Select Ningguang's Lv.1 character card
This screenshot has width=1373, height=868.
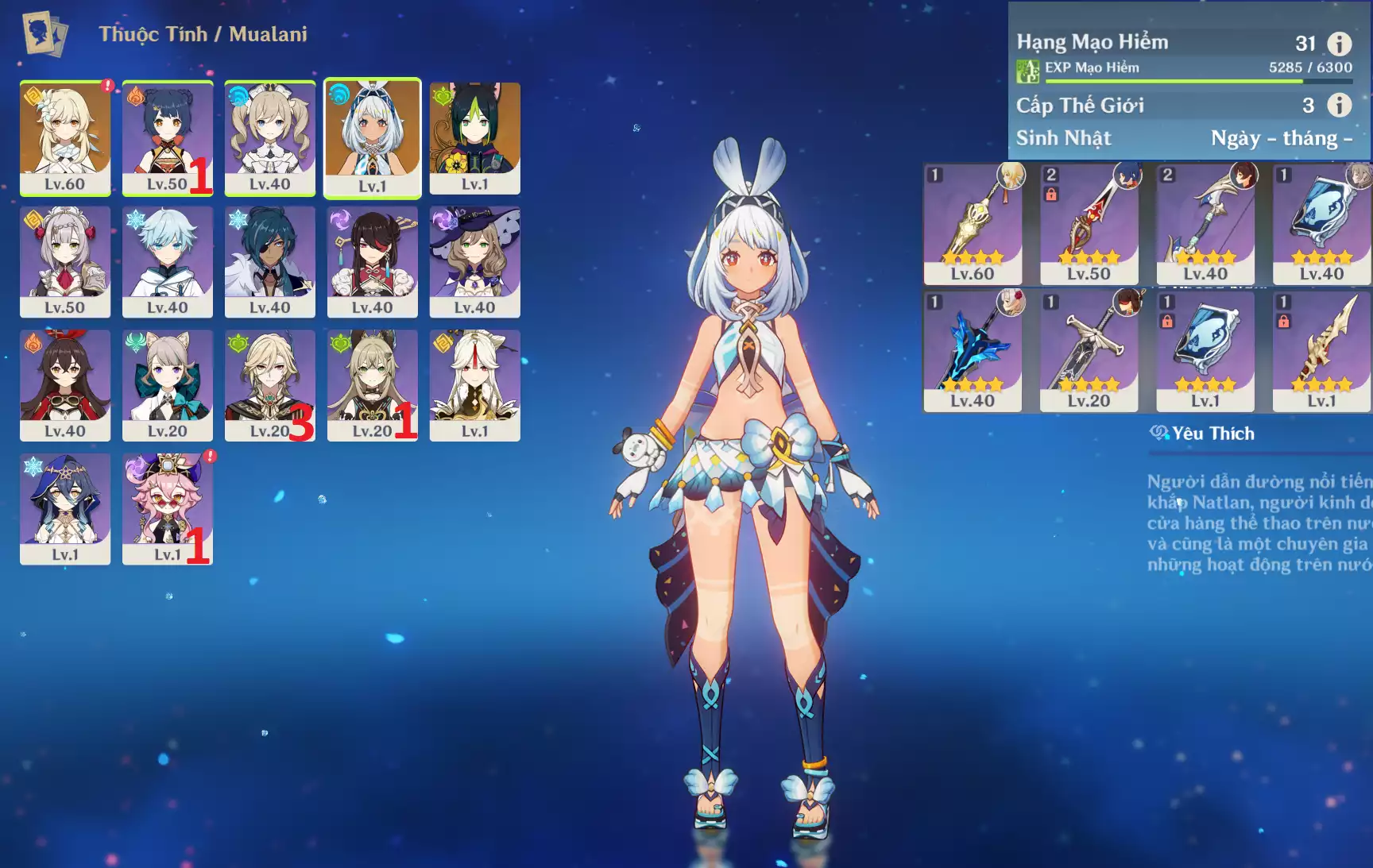point(474,384)
